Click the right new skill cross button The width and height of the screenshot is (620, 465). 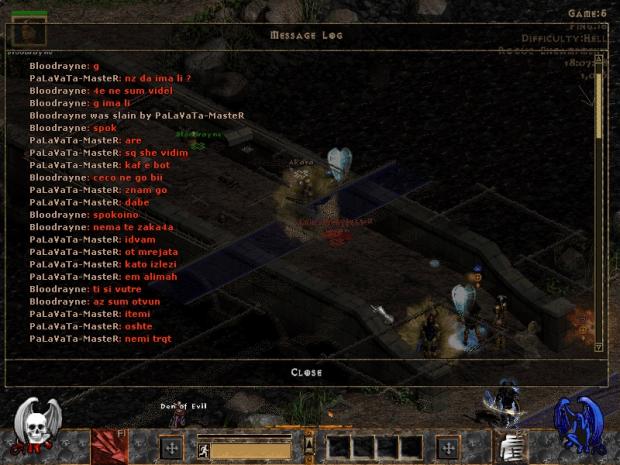447,447
